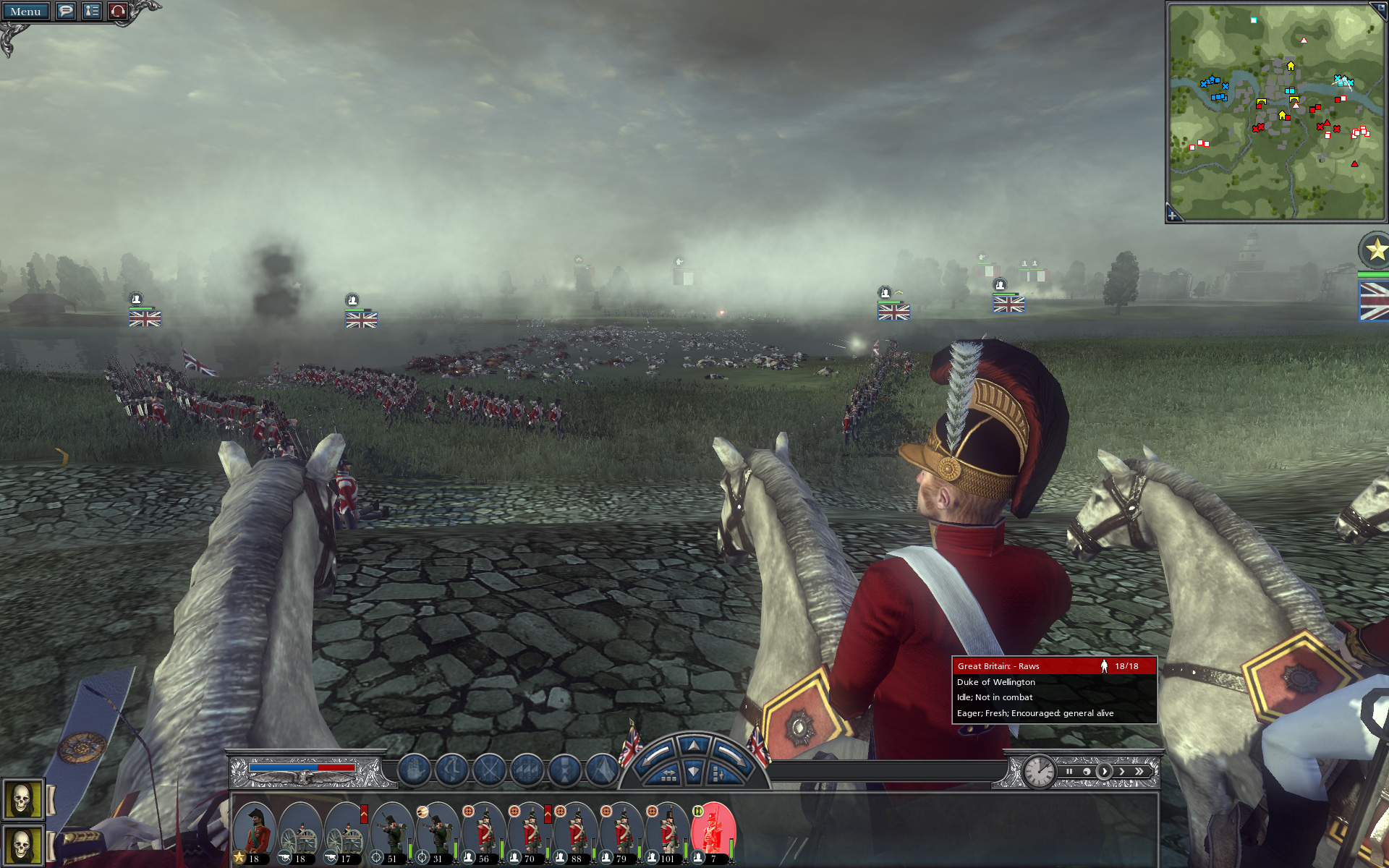The width and height of the screenshot is (1389, 868).
Task: Pause the battle
Action: tap(1069, 771)
